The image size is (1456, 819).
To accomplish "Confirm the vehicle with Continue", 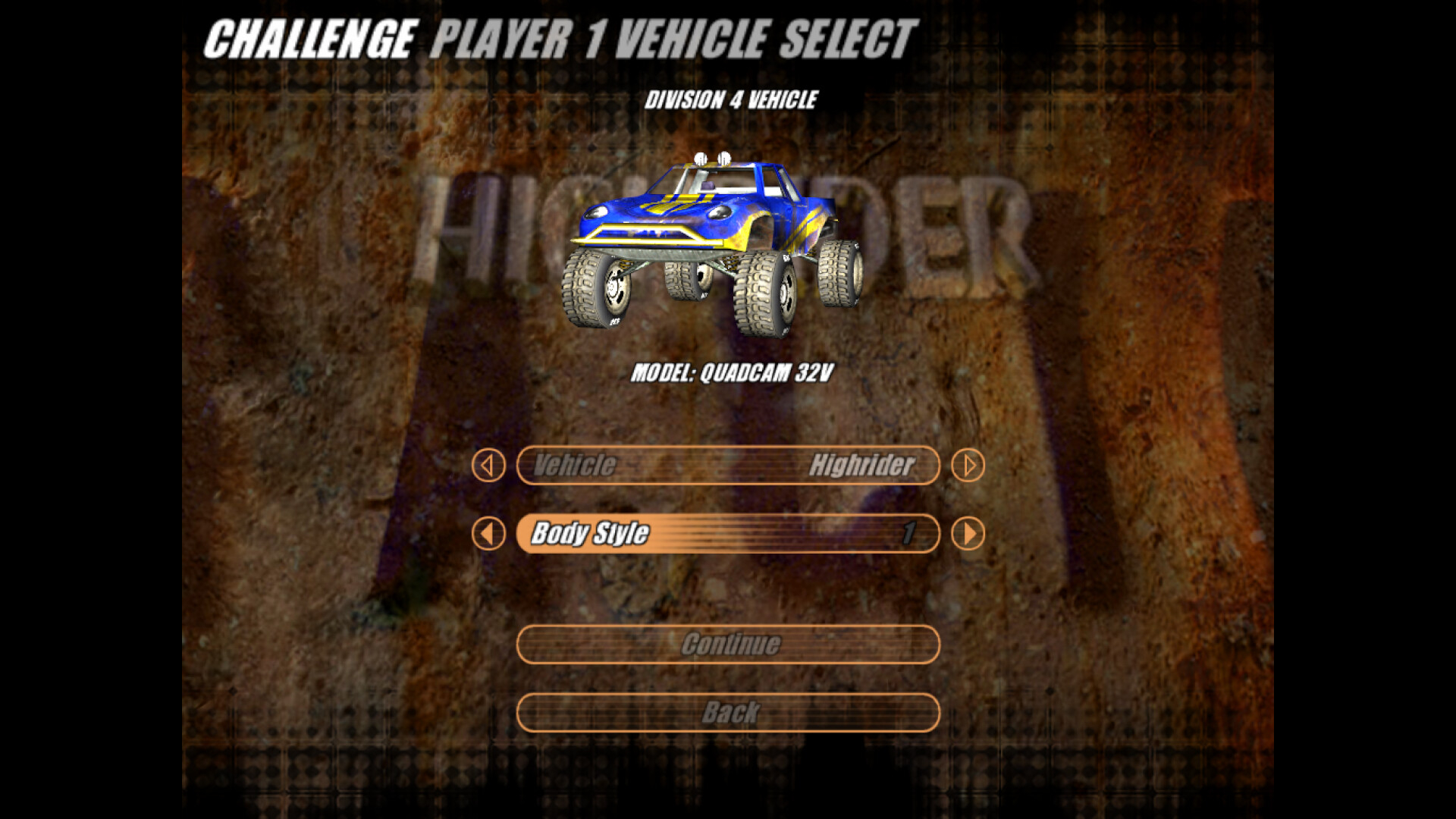I will click(x=728, y=644).
